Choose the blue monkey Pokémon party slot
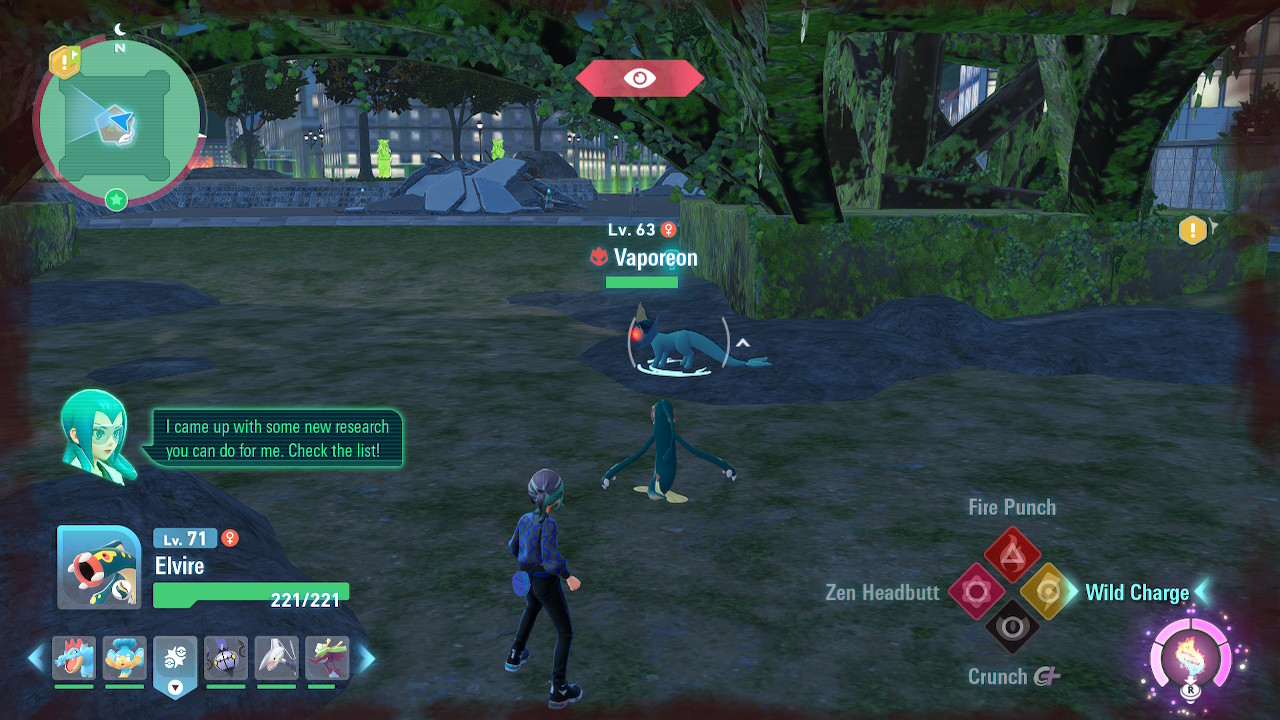This screenshot has height=720, width=1280. [x=124, y=659]
